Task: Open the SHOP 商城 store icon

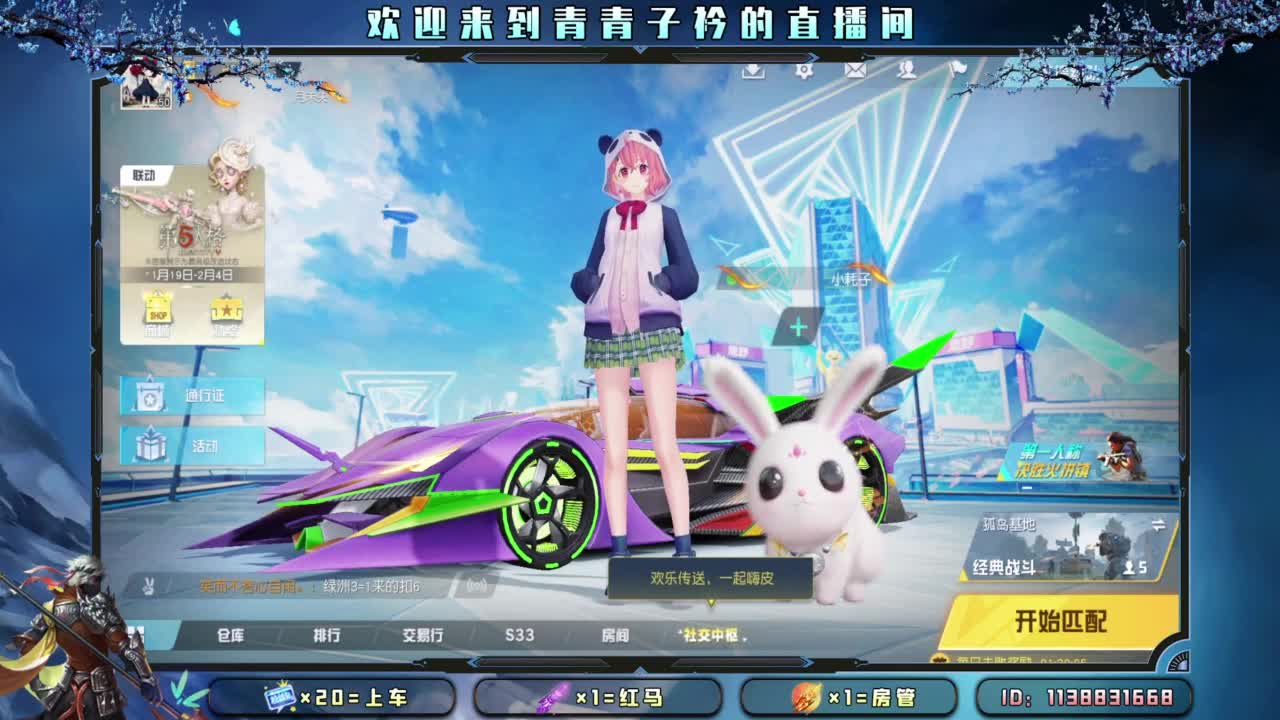Action: coord(156,307)
